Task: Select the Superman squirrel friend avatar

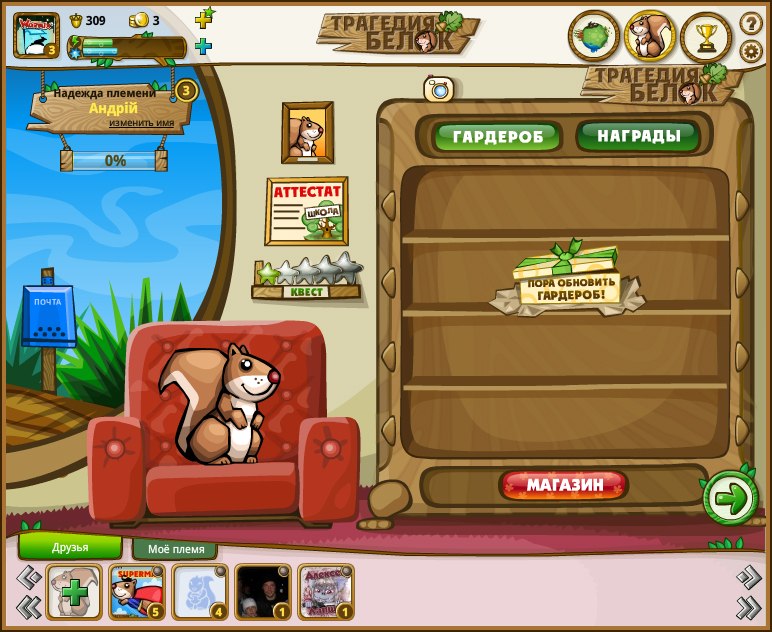Action: point(137,591)
